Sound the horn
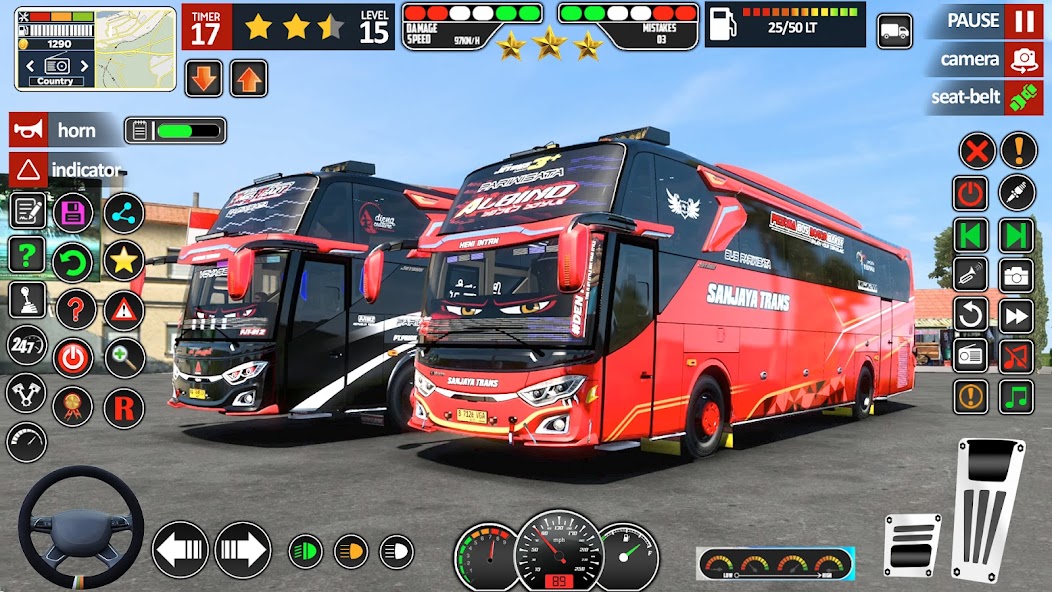This screenshot has width=1052, height=592. 29,130
